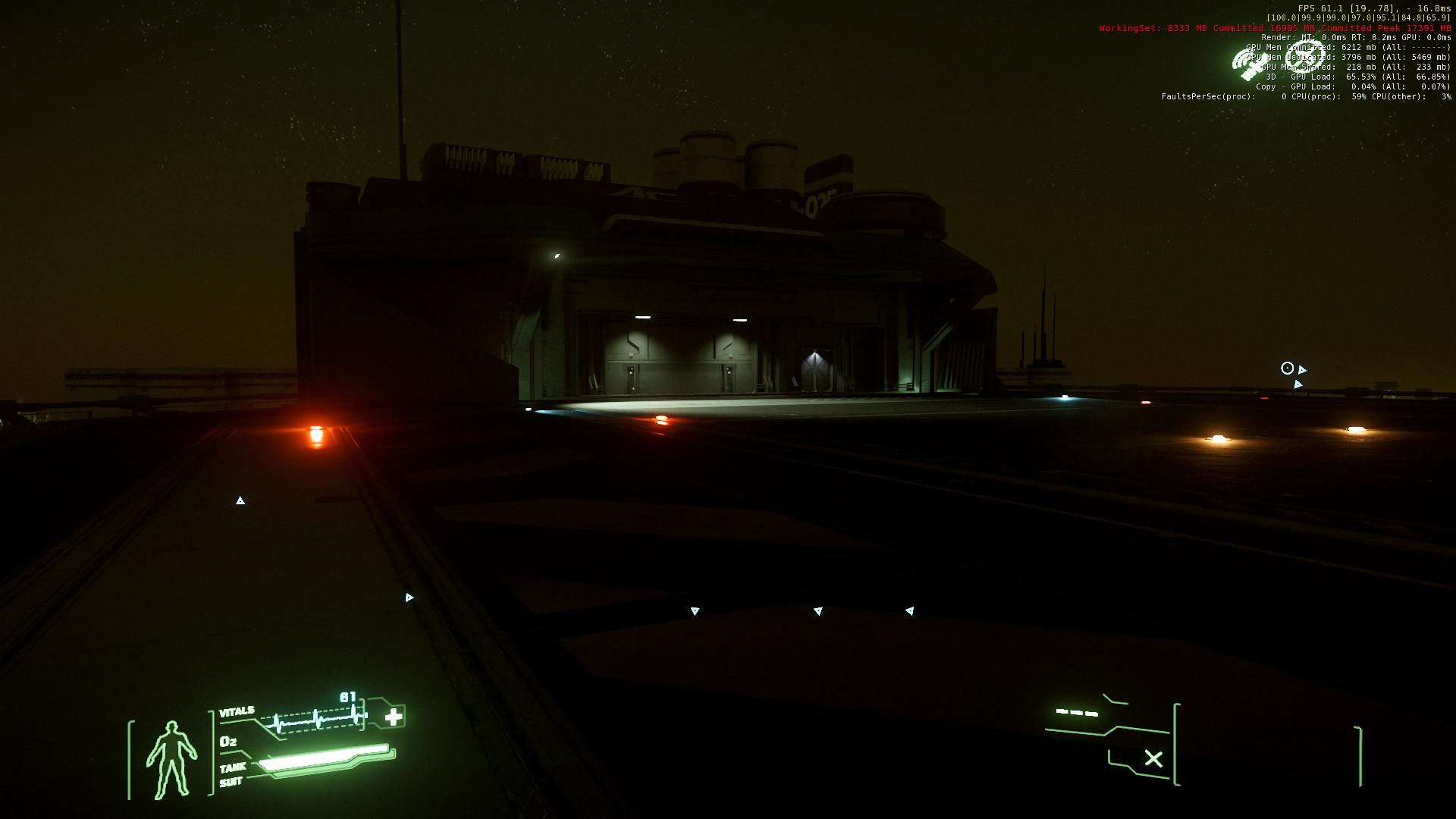Click the small circle-dot marker near horizon
Image resolution: width=1456 pixels, height=819 pixels.
click(1288, 368)
